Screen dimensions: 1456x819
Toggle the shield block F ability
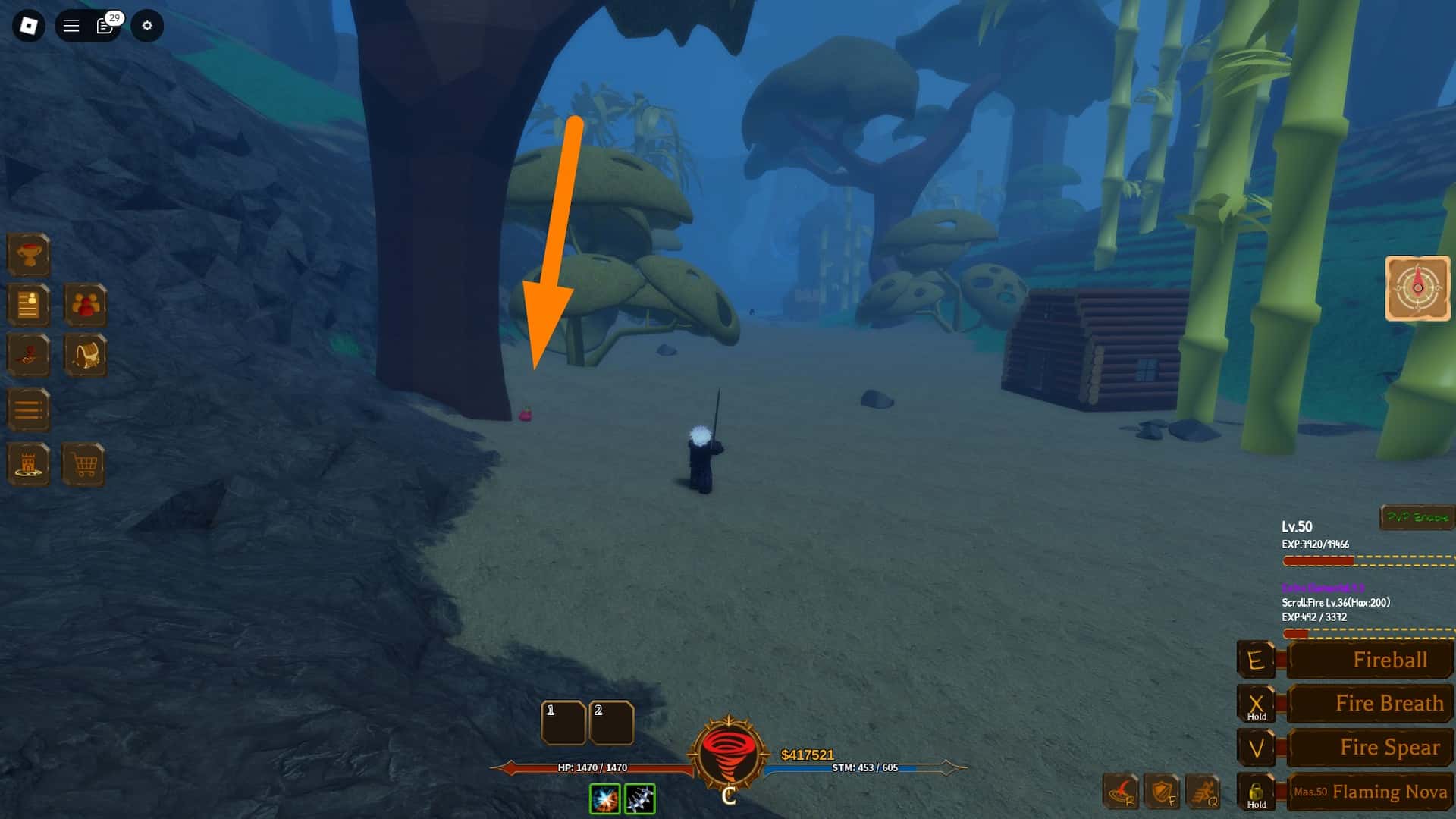(x=1162, y=793)
